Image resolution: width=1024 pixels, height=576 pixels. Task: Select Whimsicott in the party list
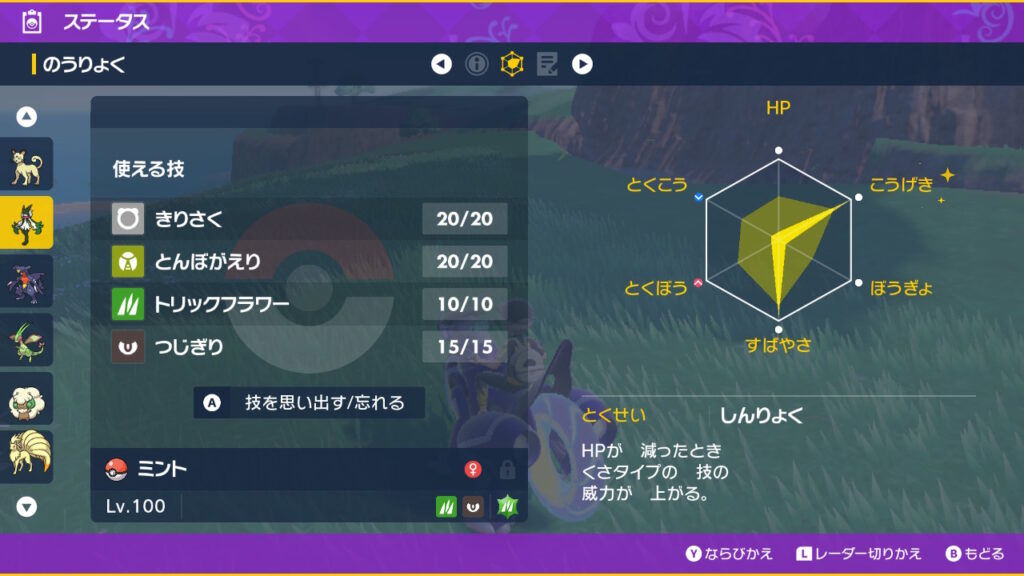pos(26,399)
